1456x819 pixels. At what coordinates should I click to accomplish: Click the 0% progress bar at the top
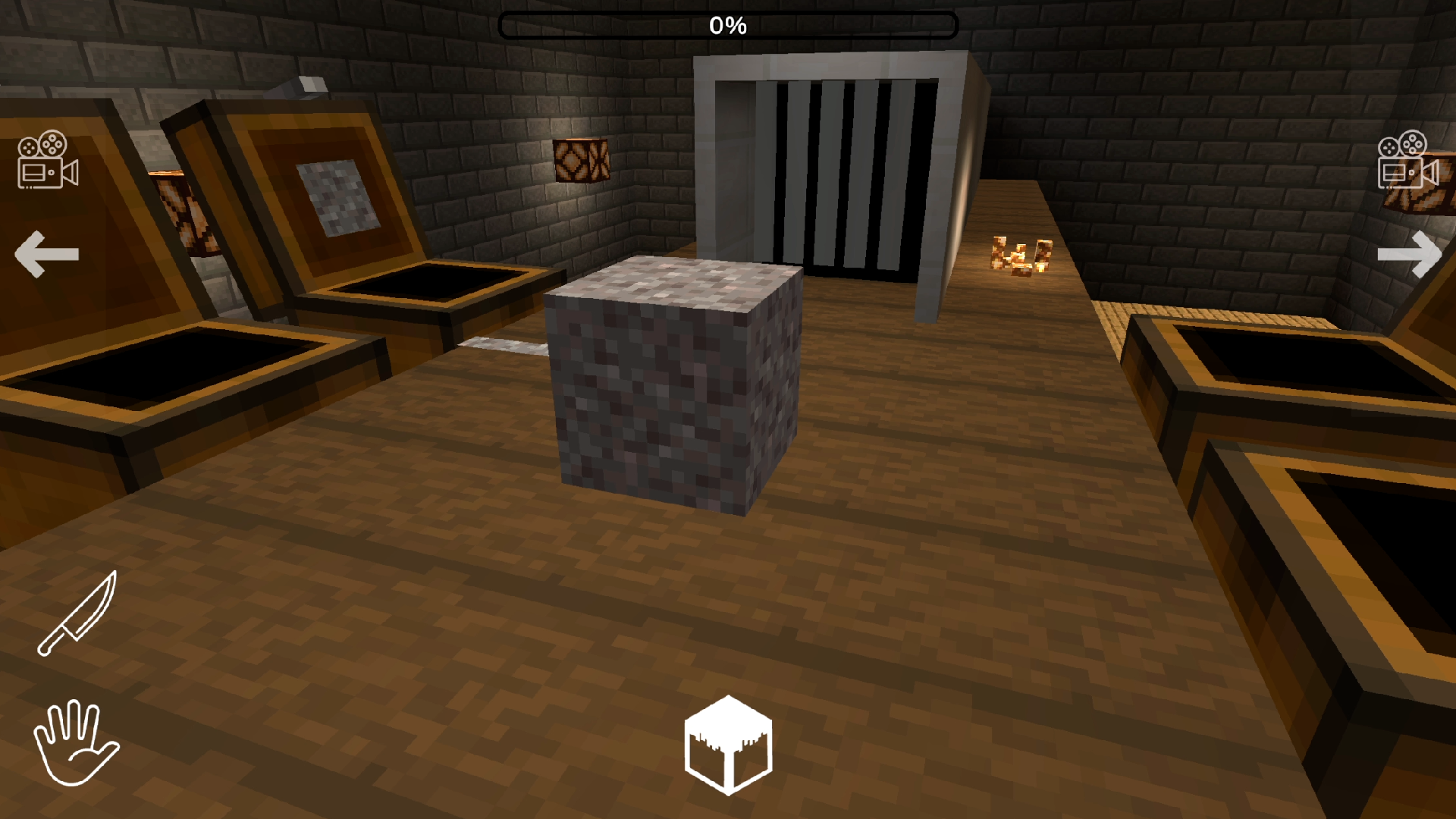point(728,25)
